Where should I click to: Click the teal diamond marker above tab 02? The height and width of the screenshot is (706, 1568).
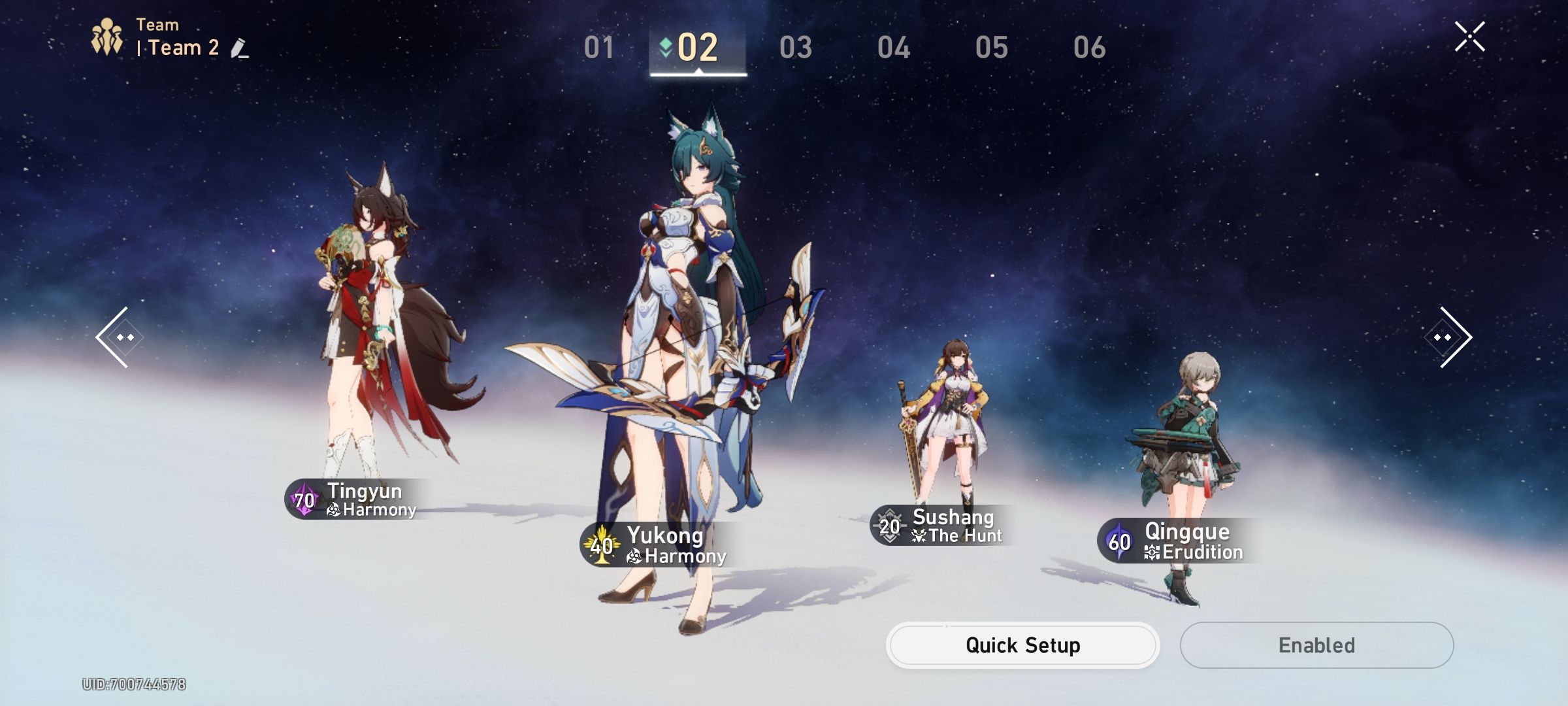664,45
